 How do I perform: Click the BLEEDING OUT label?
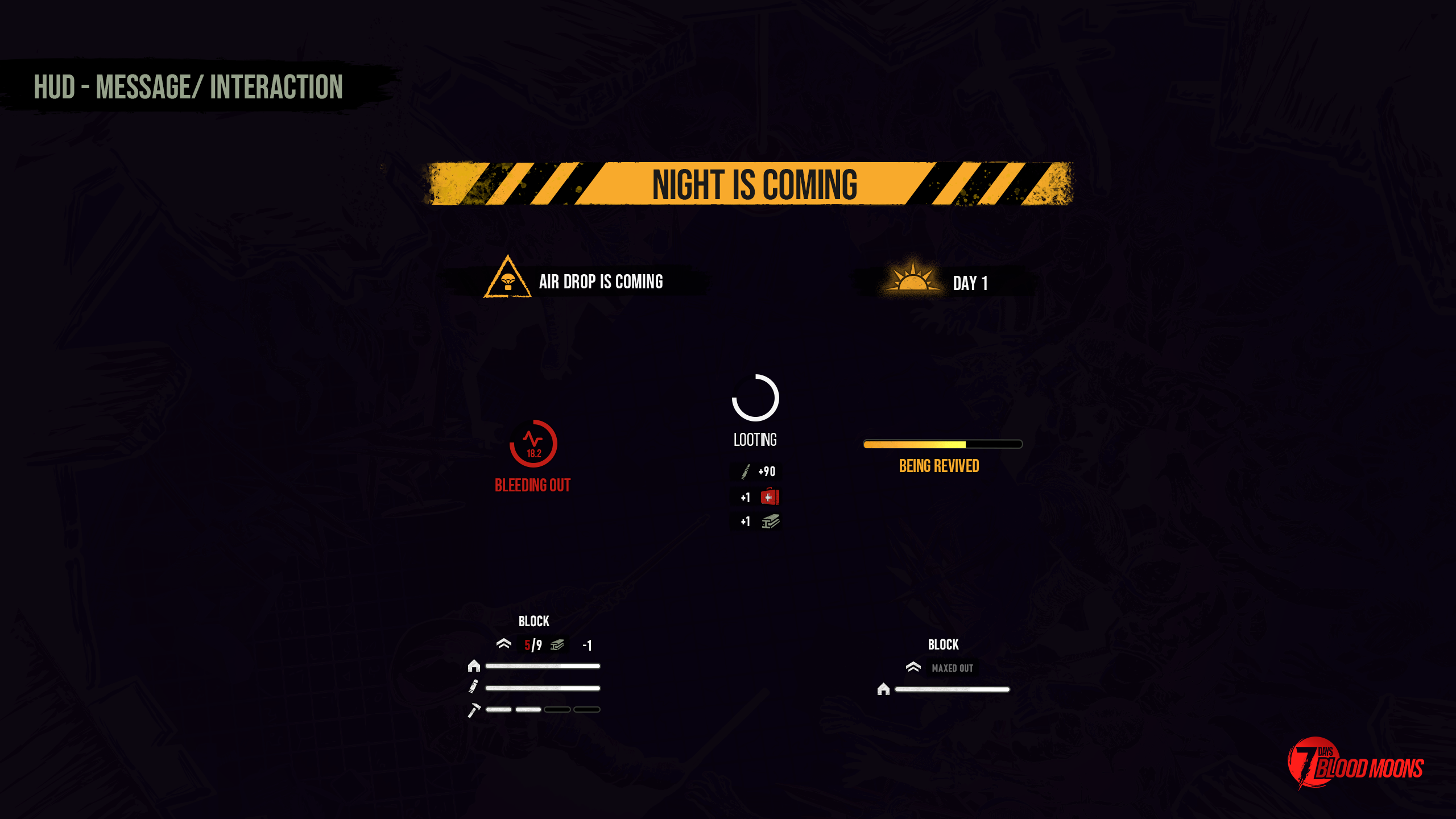coord(533,485)
